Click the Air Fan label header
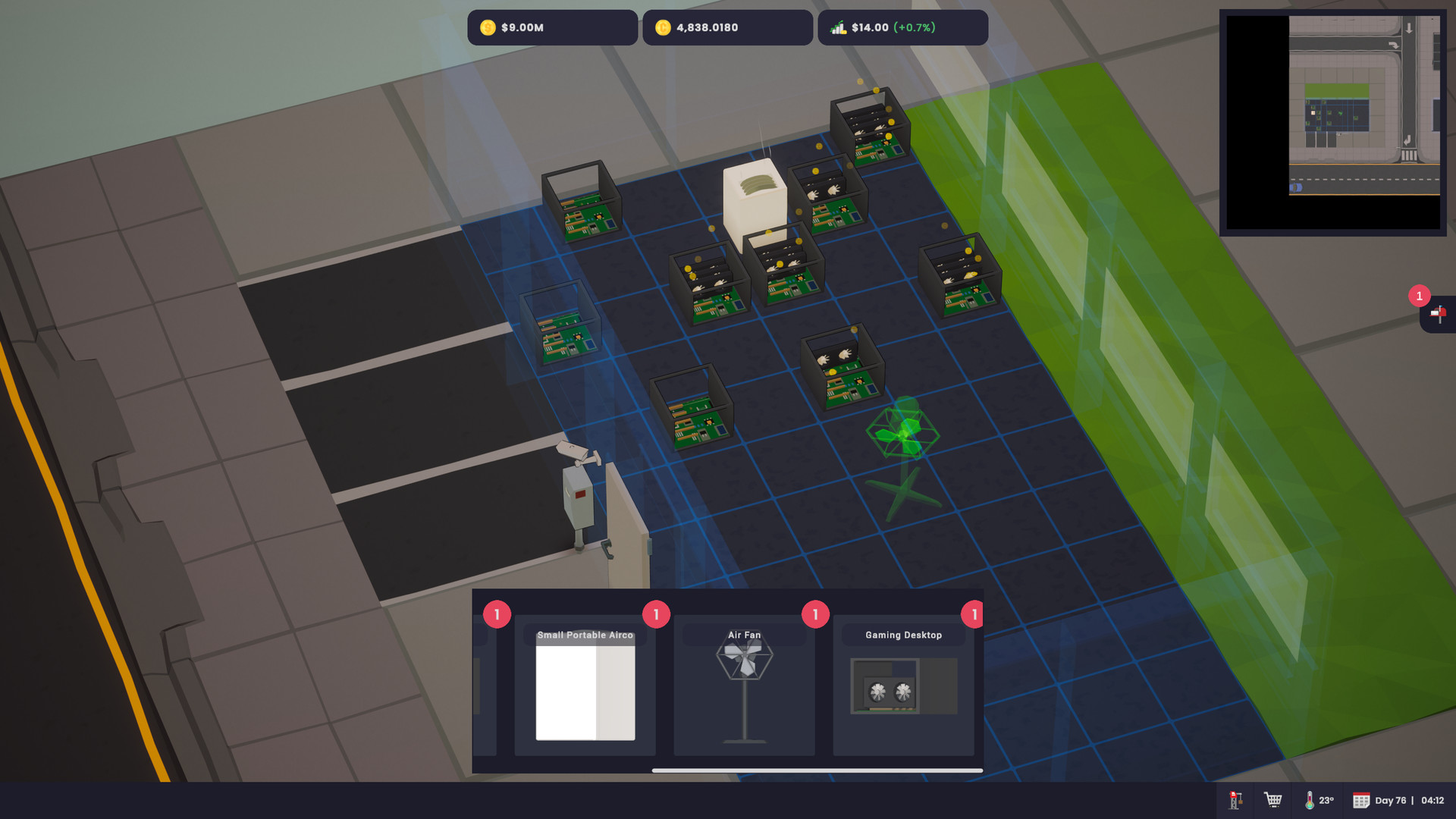 point(743,635)
